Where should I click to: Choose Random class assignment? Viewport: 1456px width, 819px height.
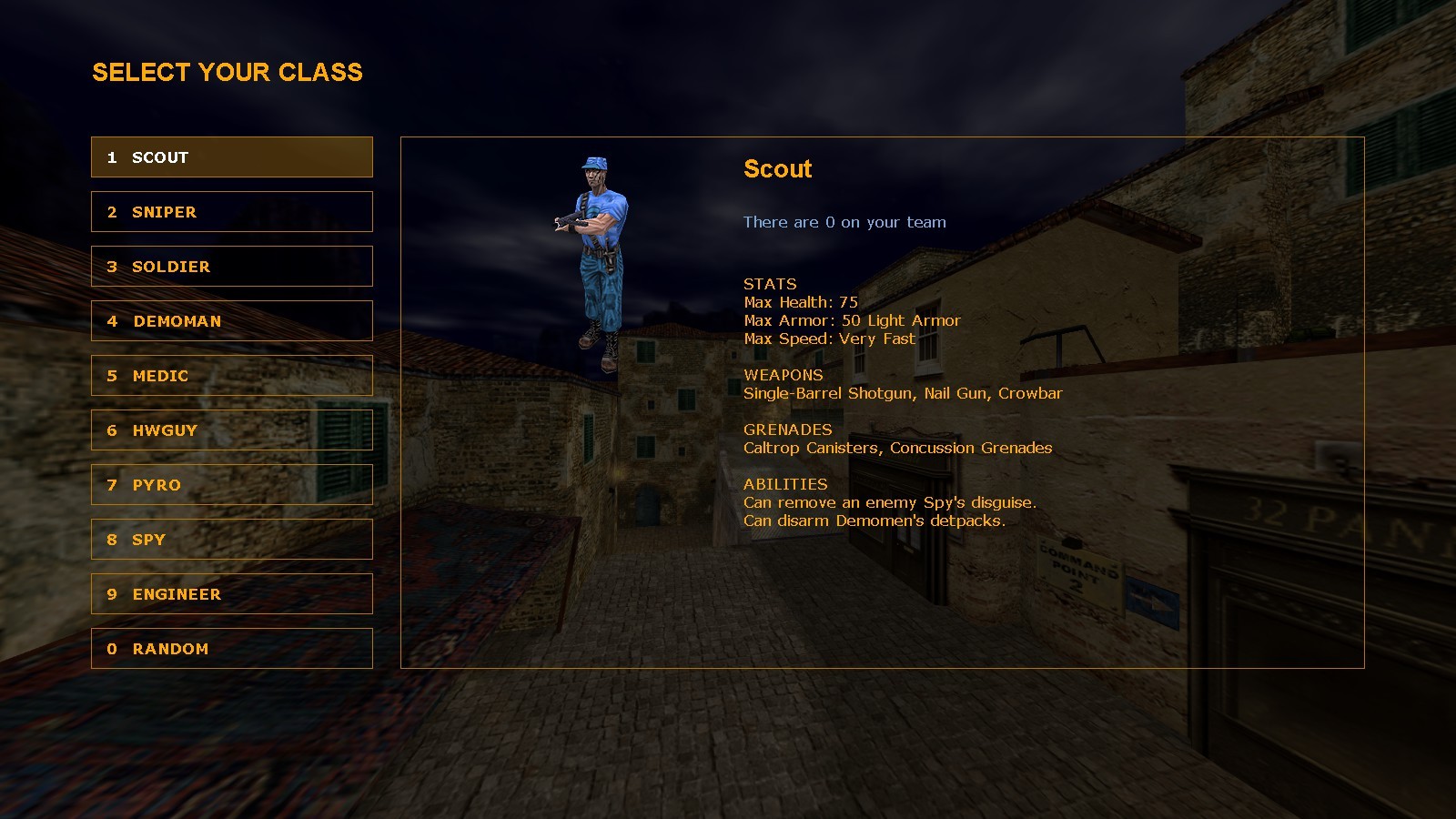coord(231,648)
